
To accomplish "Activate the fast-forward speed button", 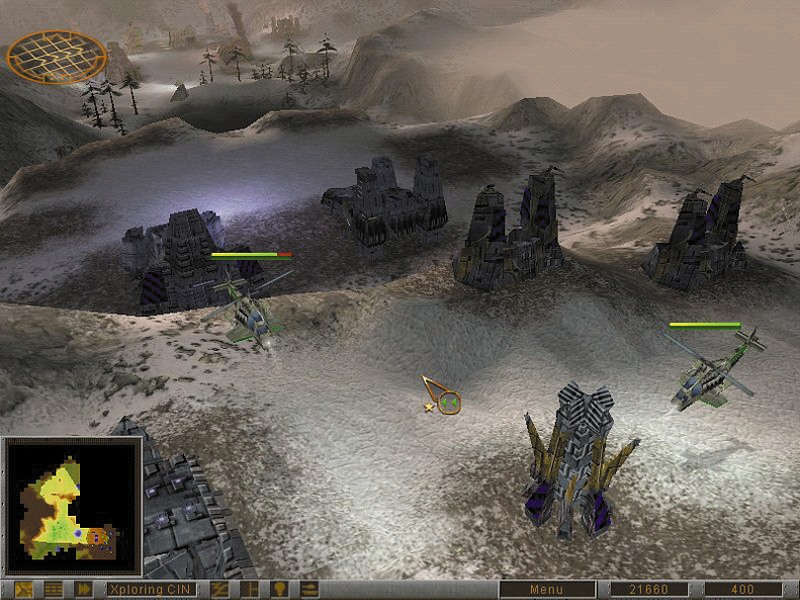I will [84, 590].
